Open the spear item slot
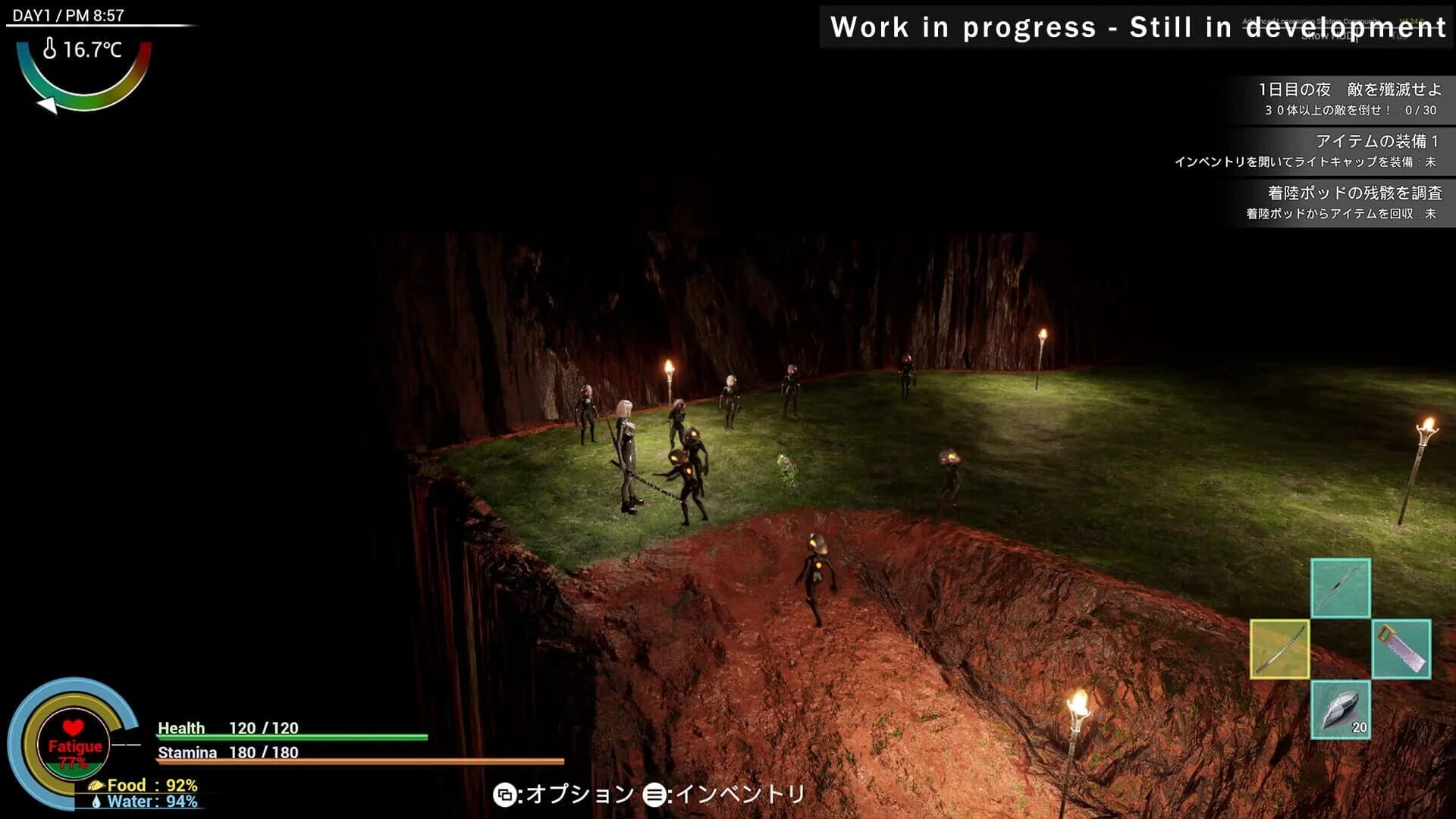1456x819 pixels. pyautogui.click(x=1341, y=588)
